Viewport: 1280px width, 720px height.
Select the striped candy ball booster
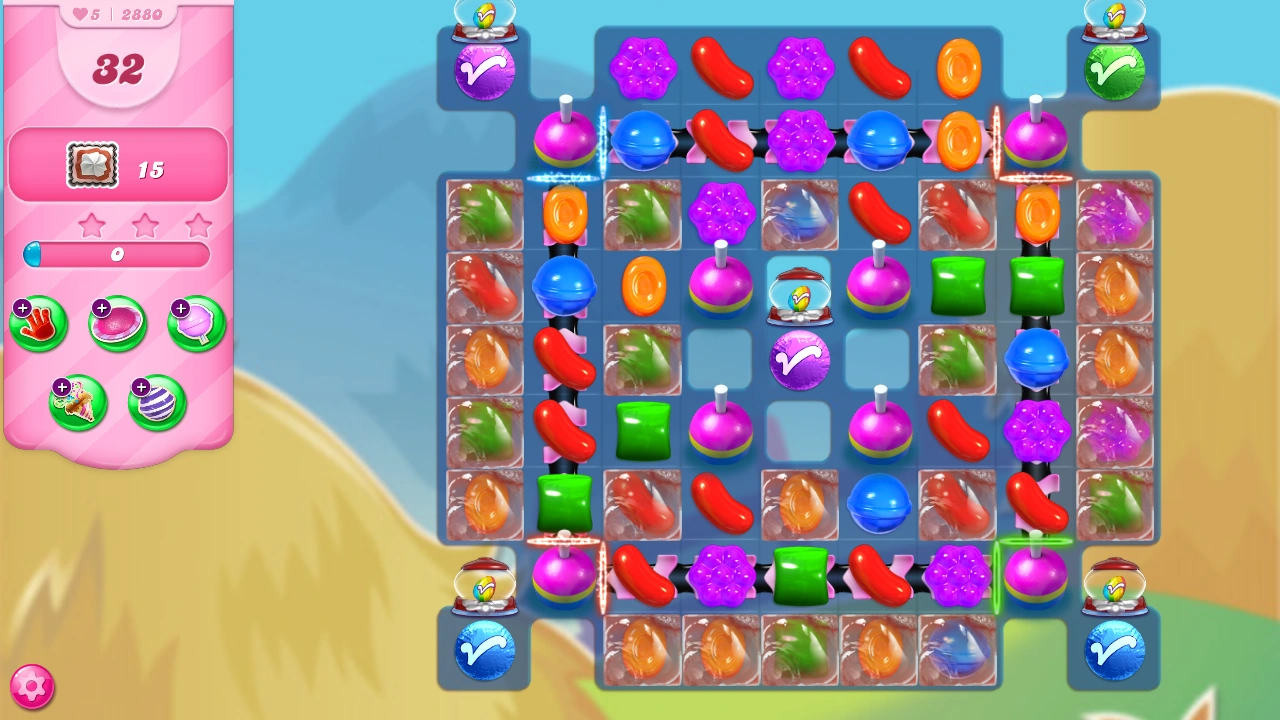coord(156,402)
